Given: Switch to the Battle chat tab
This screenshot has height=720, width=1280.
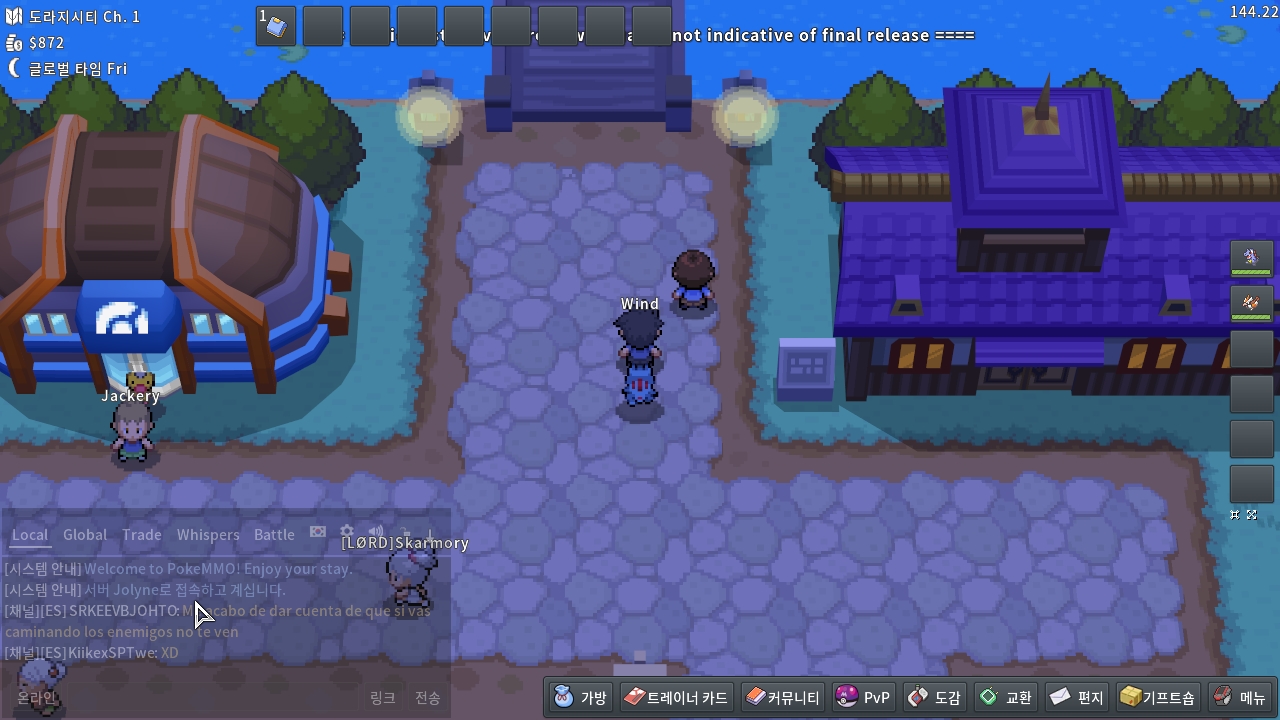Looking at the screenshot, I should click(274, 535).
